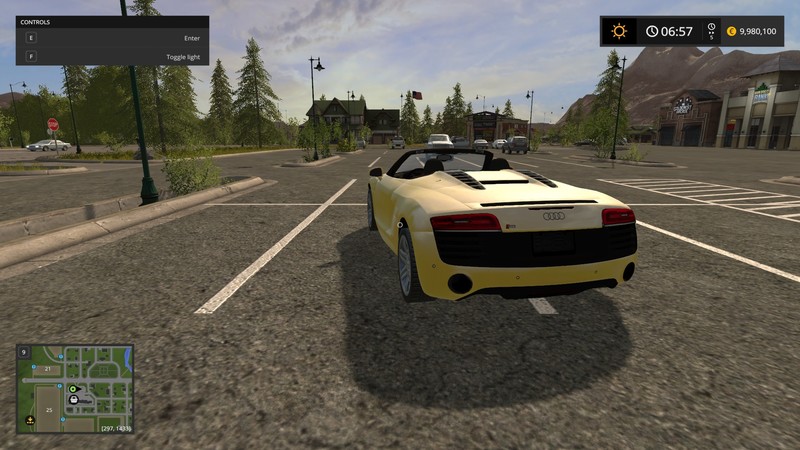Select the shop basket marker on the minimap
The image size is (800, 450).
pos(73,399)
